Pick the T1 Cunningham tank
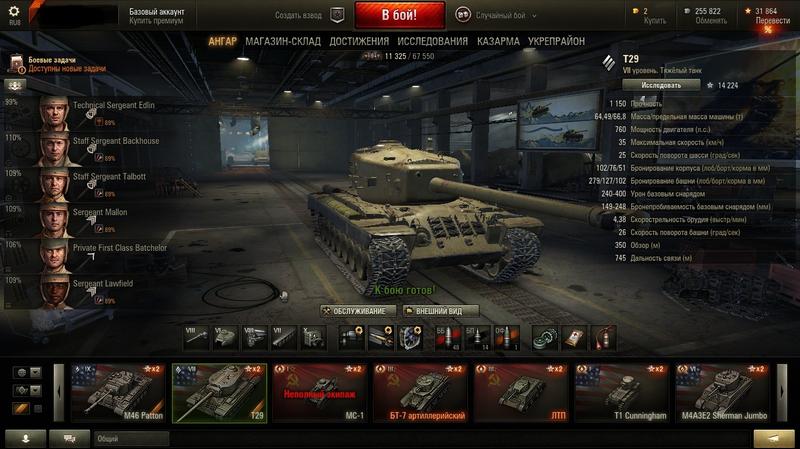800x449 pixels. click(620, 391)
